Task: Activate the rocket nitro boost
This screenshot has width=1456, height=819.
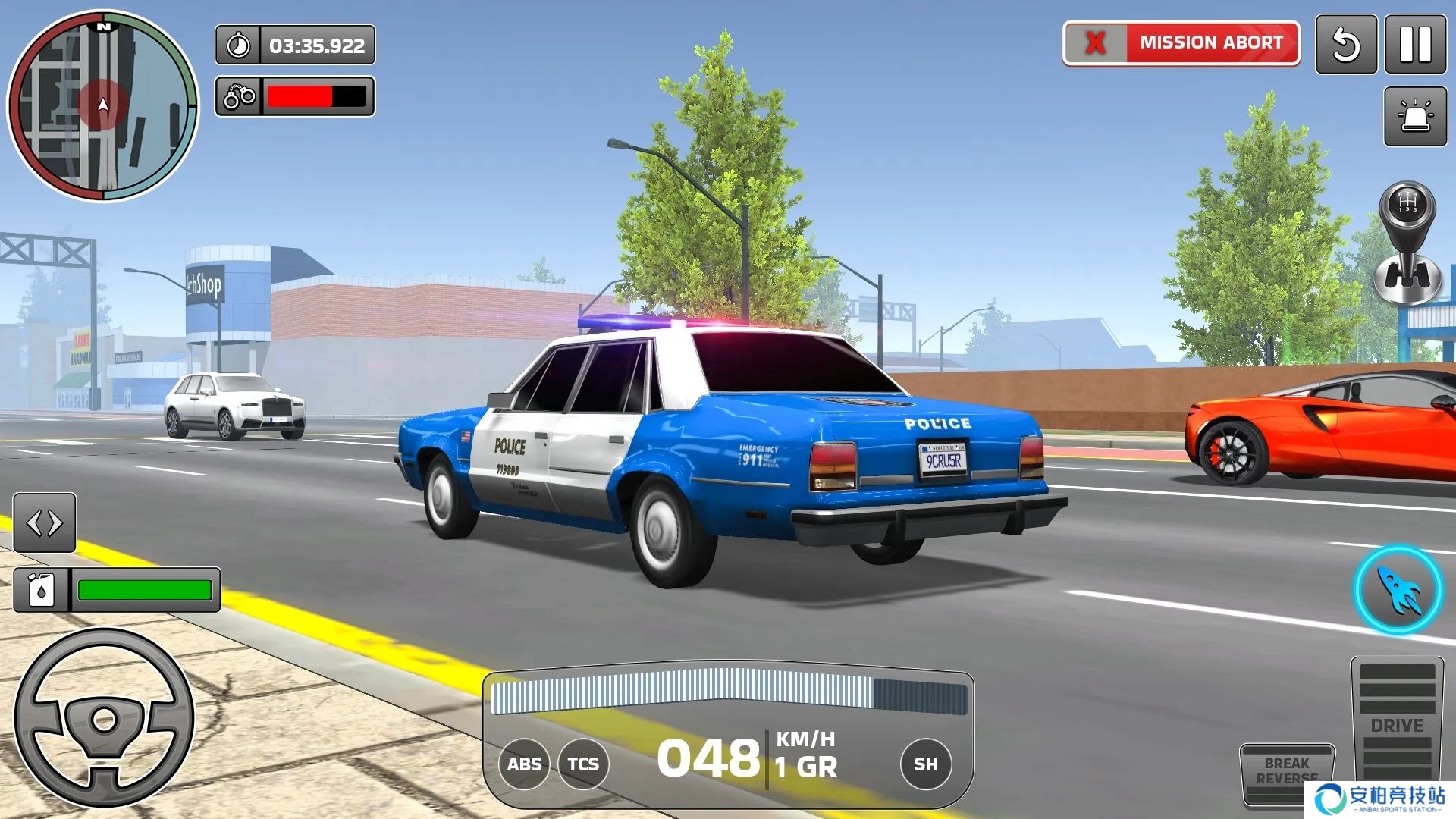Action: pyautogui.click(x=1398, y=590)
